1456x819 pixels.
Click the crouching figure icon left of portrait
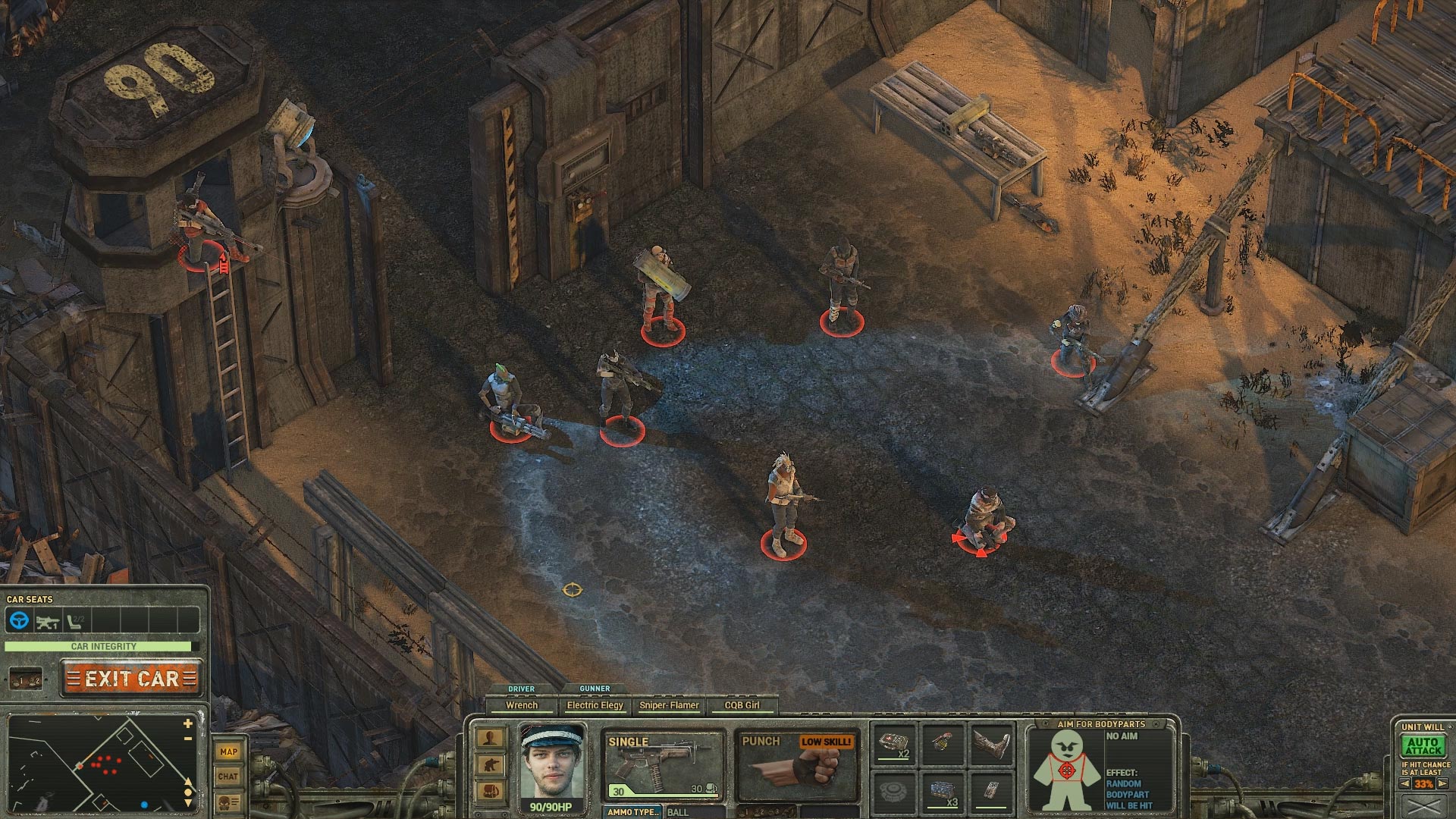[x=489, y=764]
